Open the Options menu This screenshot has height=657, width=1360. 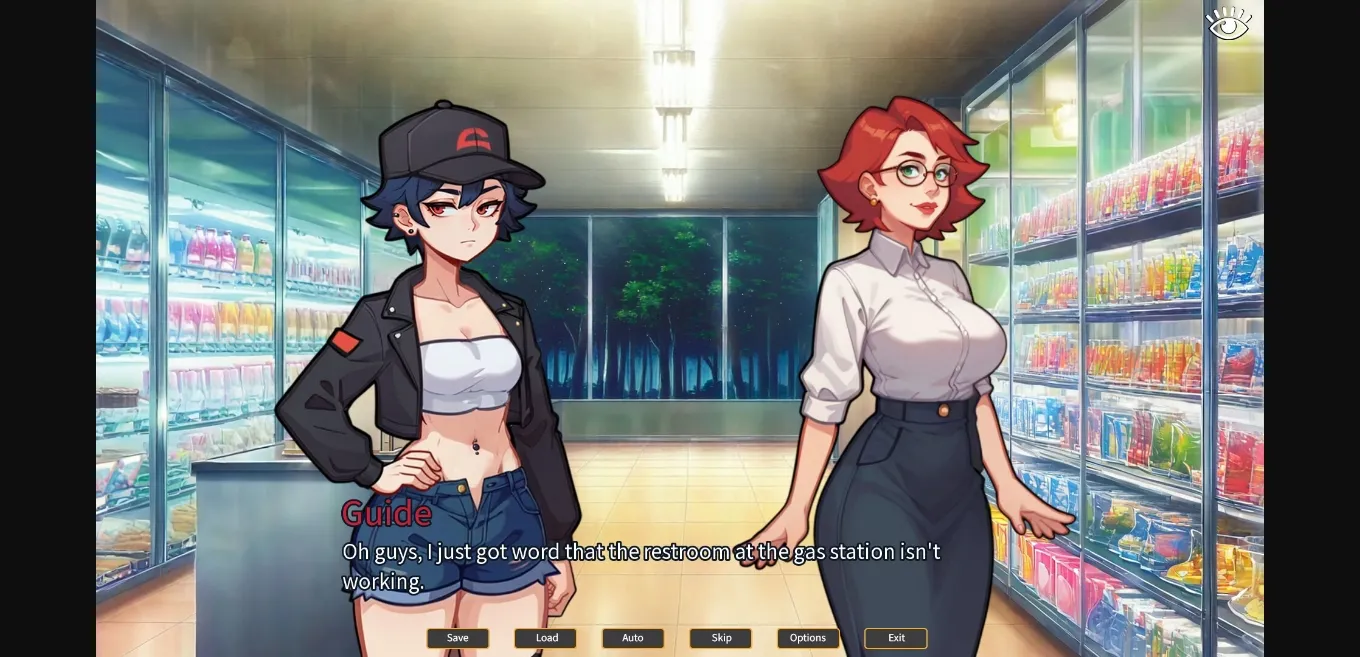[808, 638]
